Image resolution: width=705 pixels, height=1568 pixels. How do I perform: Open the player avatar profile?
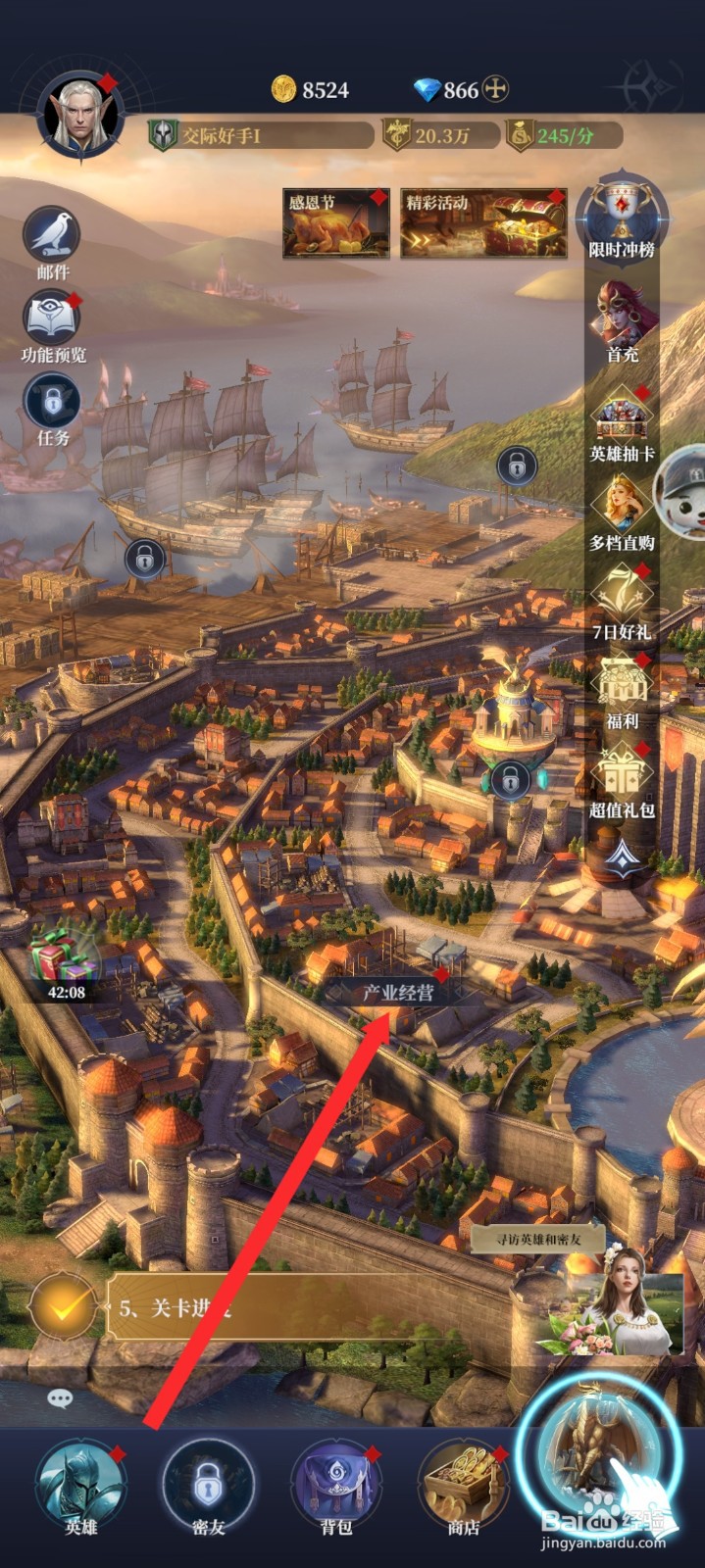[x=80, y=116]
